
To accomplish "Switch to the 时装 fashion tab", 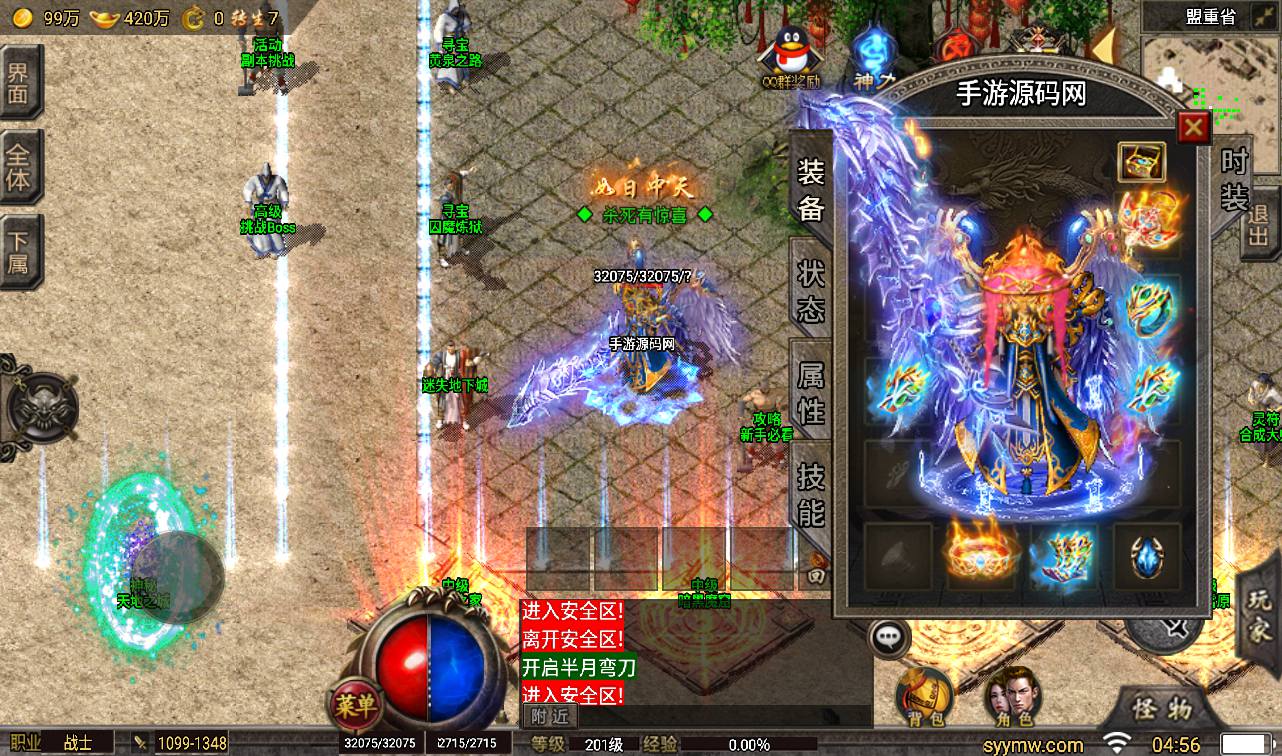I will (x=1235, y=180).
